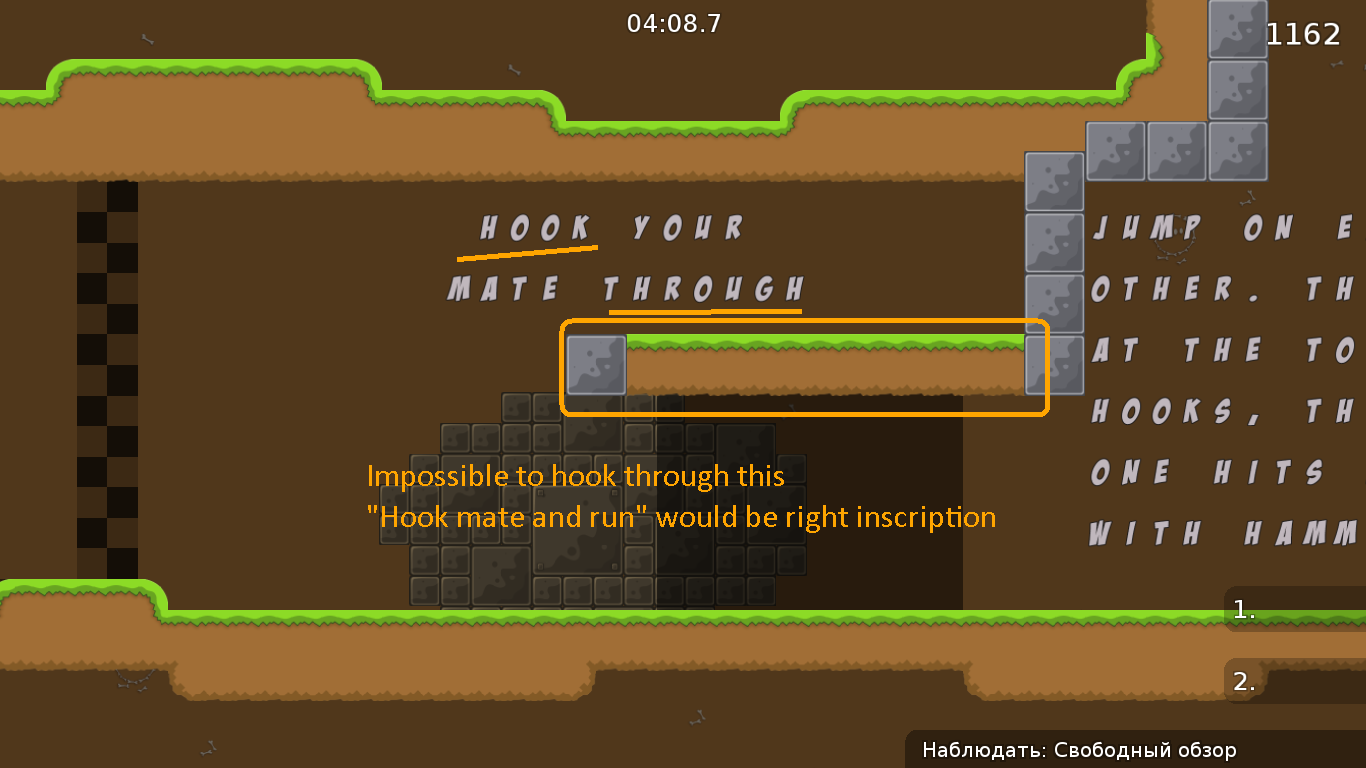The height and width of the screenshot is (768, 1366).
Task: Select player slot '2.' on the right edge
Action: [1243, 681]
